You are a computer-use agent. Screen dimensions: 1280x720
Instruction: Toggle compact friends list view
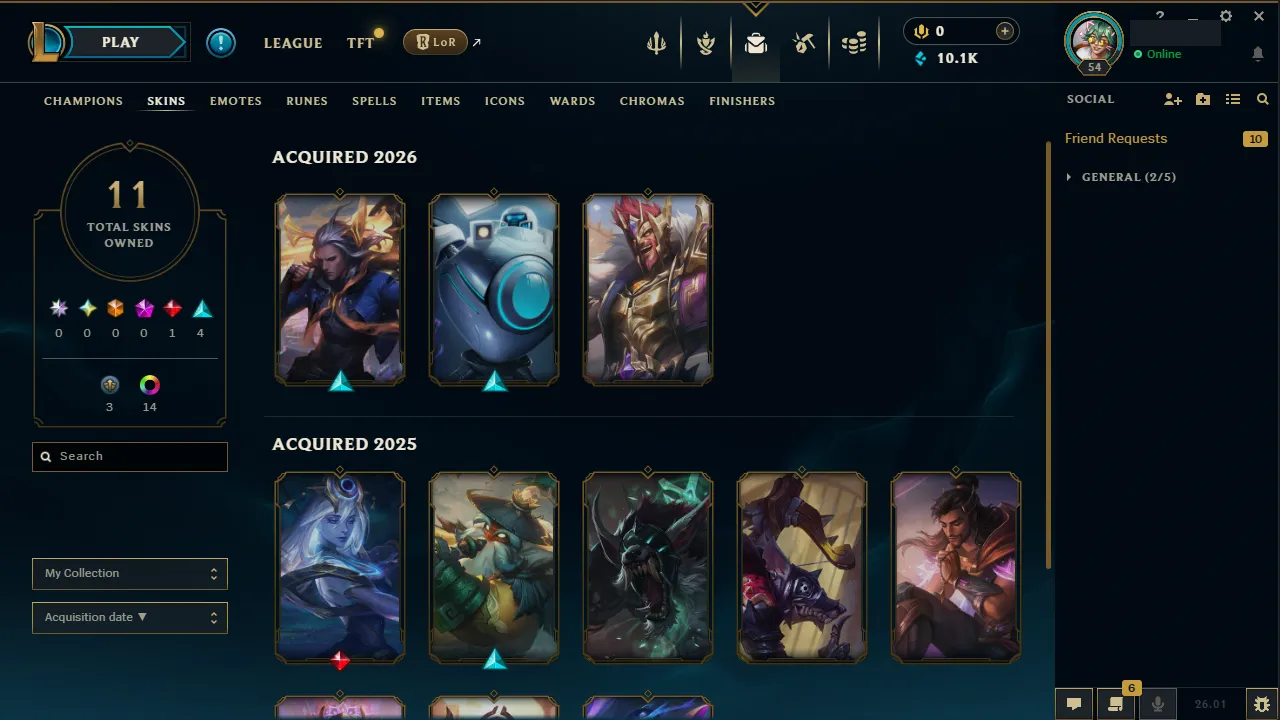[1233, 99]
